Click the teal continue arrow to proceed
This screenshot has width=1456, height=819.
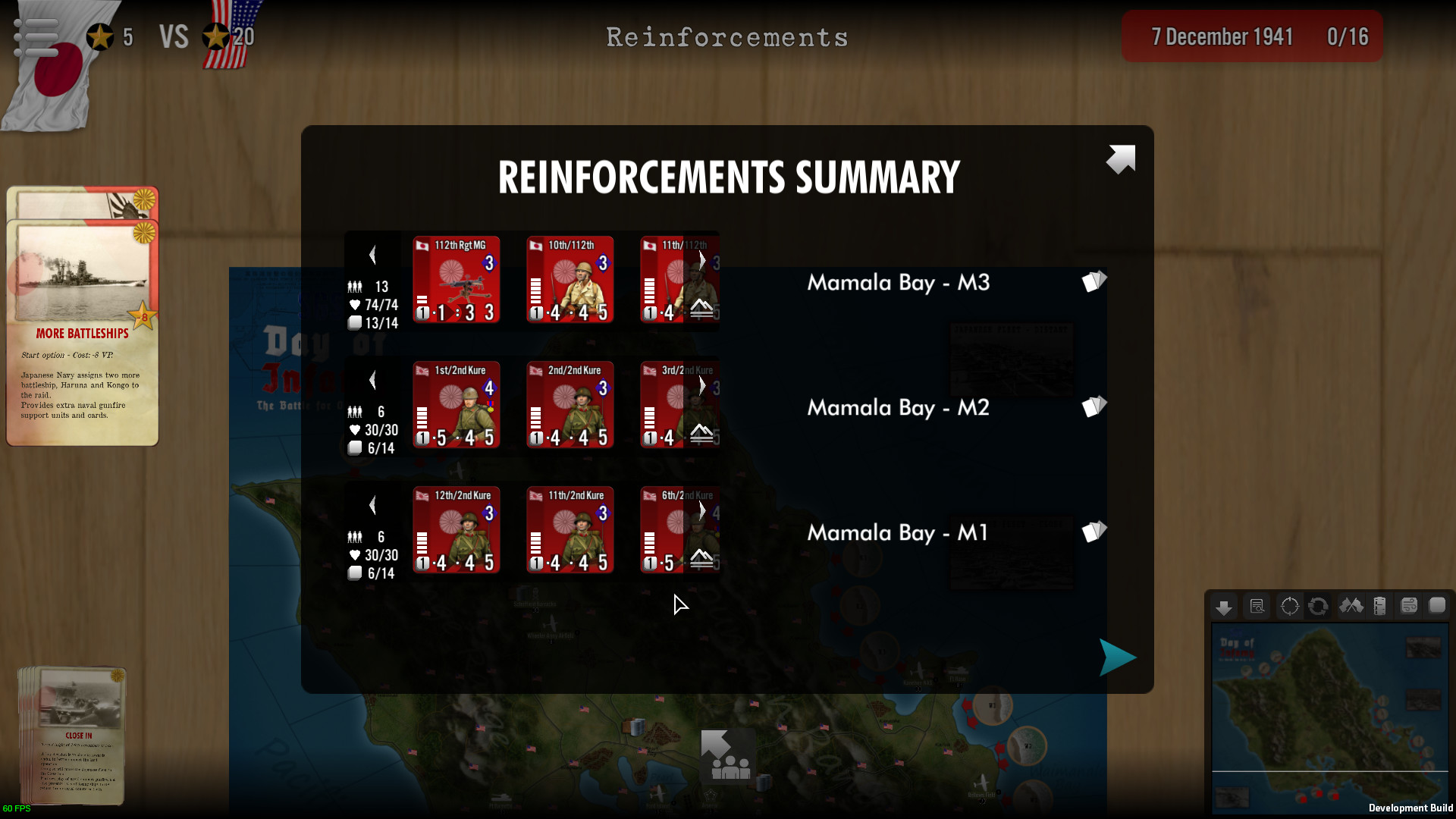tap(1116, 657)
